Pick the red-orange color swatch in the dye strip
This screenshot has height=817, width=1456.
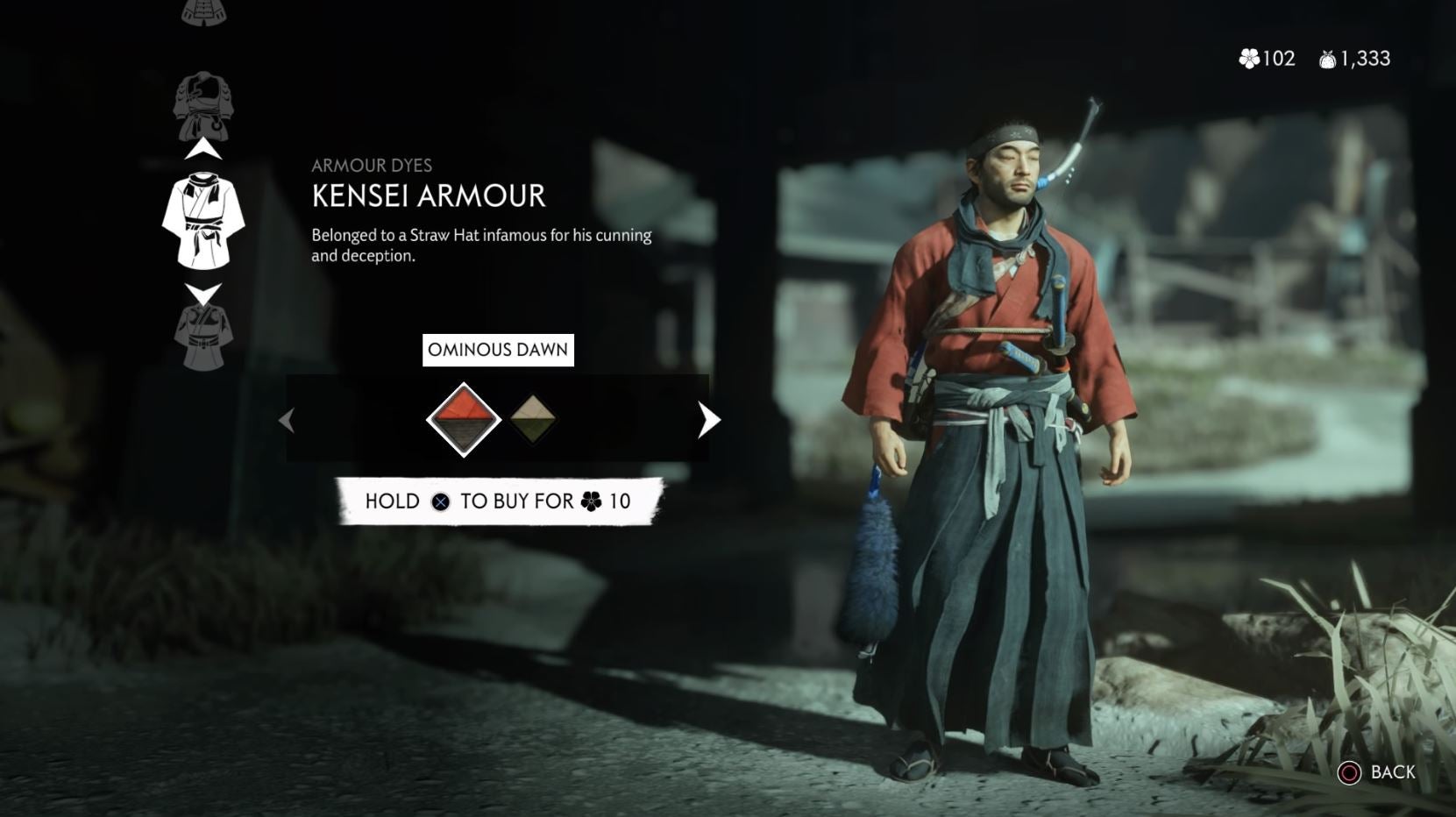[x=465, y=420]
